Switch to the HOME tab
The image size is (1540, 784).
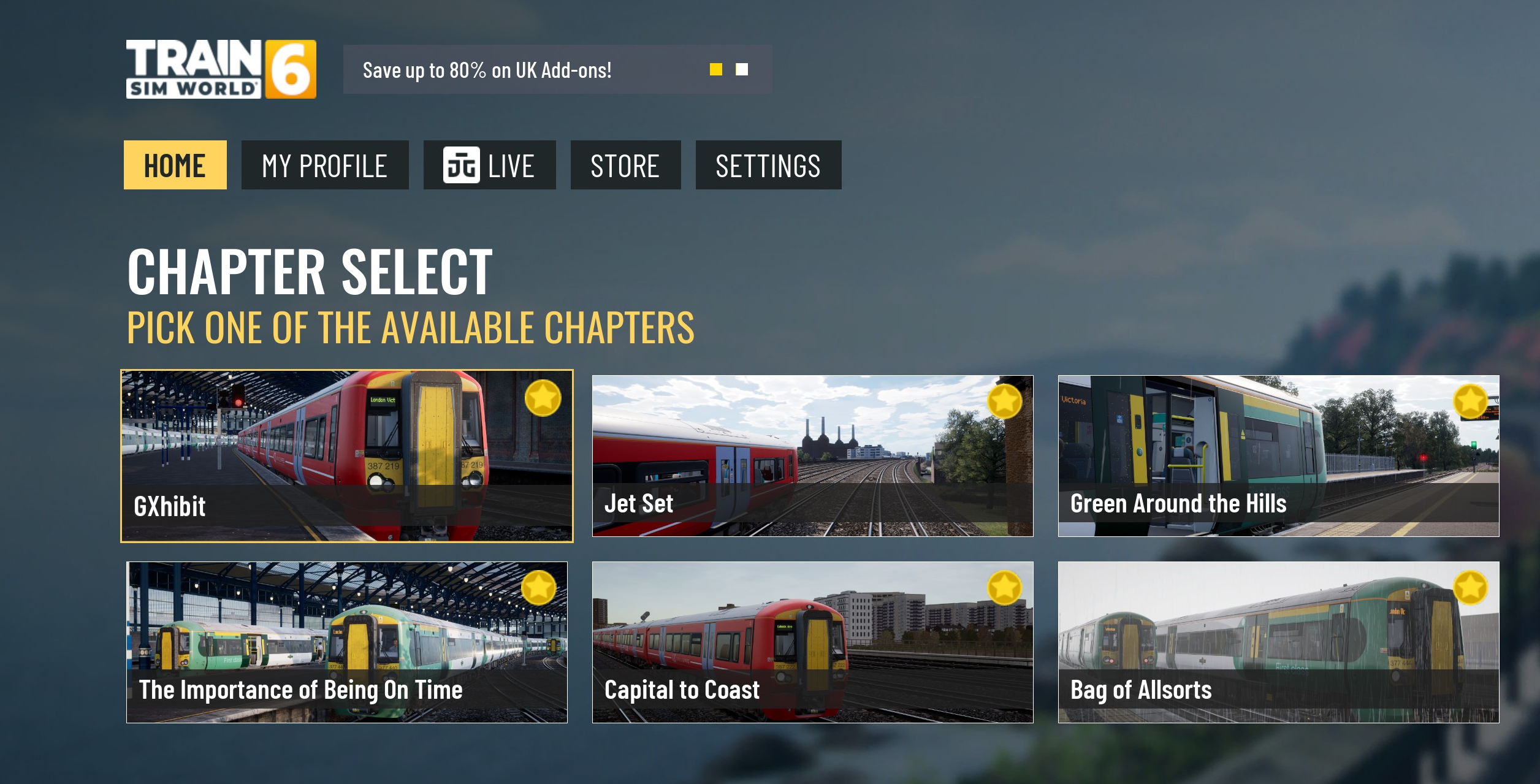click(175, 166)
